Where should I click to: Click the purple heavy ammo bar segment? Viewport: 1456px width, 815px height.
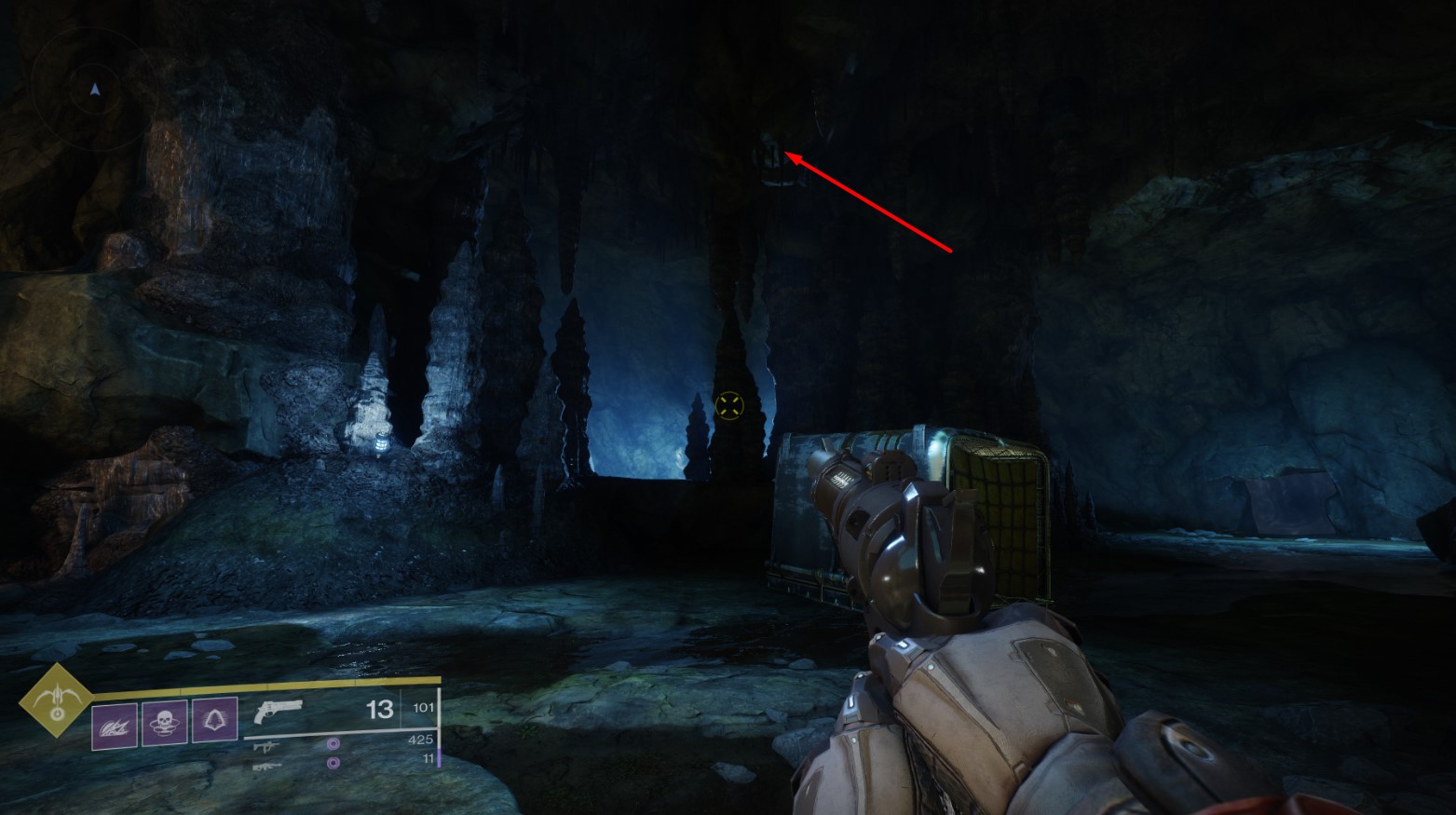(x=439, y=757)
